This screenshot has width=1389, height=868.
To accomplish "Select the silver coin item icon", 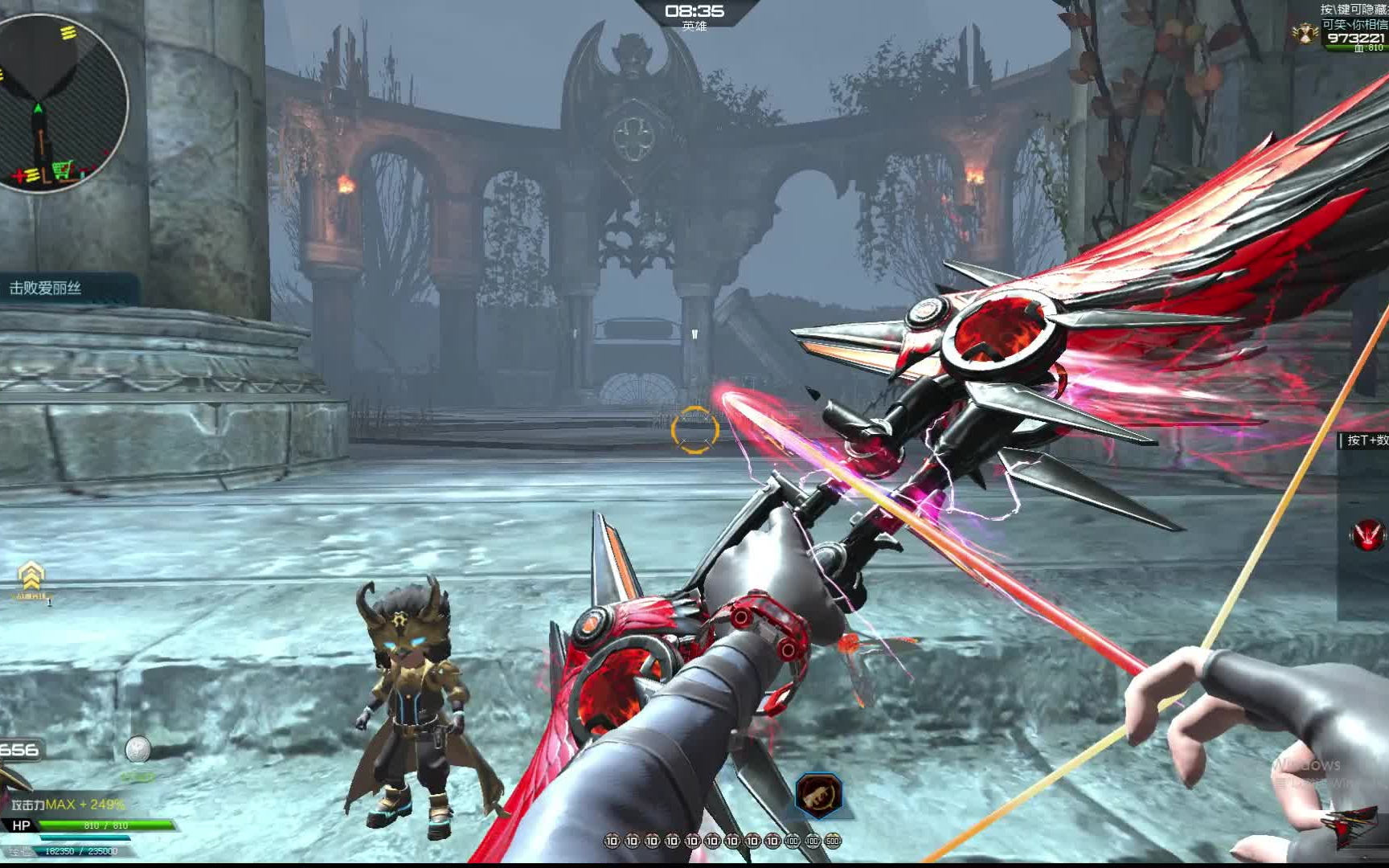I will (137, 749).
